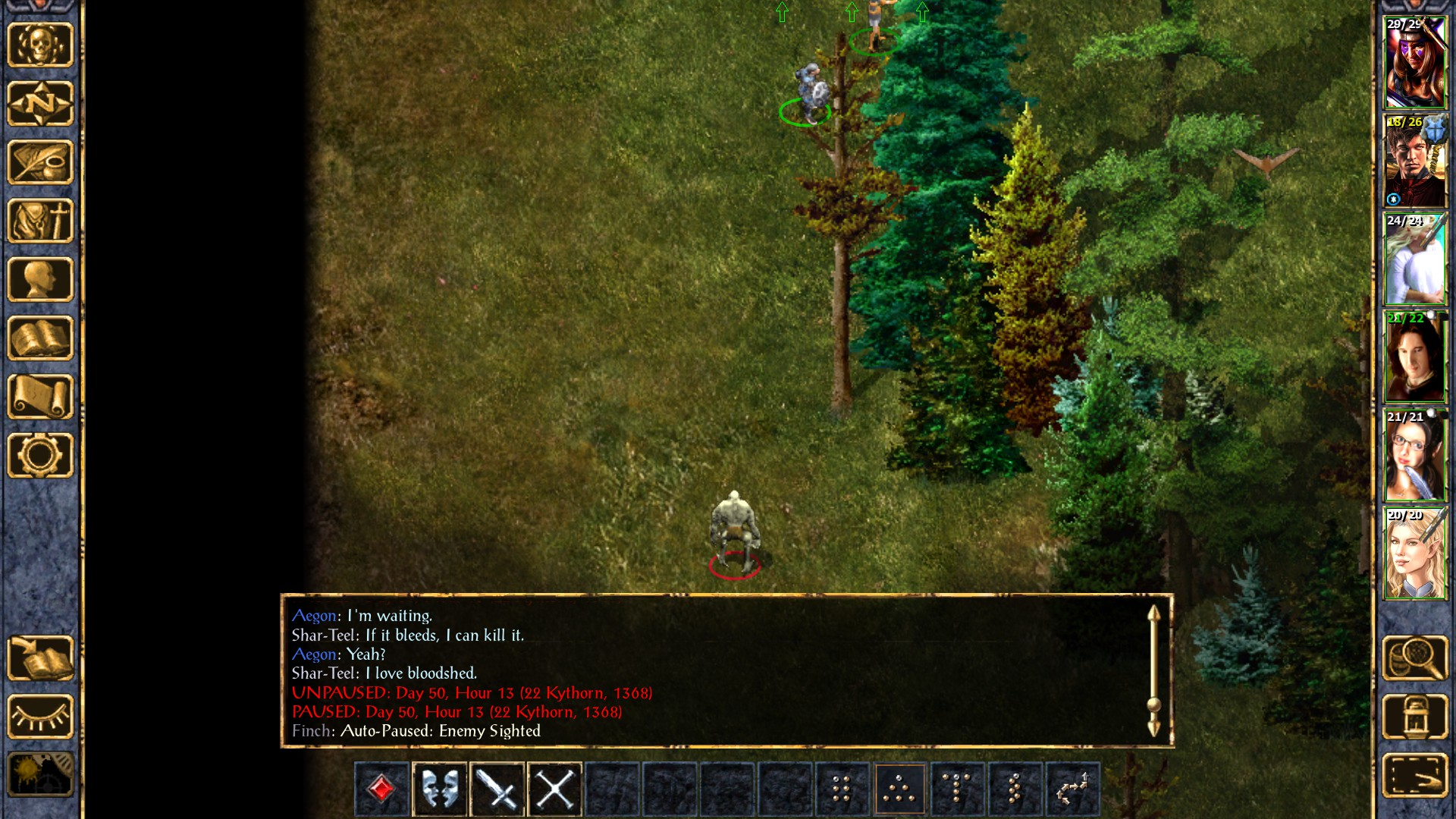Select the purple-masked character portrait
Image resolution: width=1456 pixels, height=819 pixels.
point(1415,63)
